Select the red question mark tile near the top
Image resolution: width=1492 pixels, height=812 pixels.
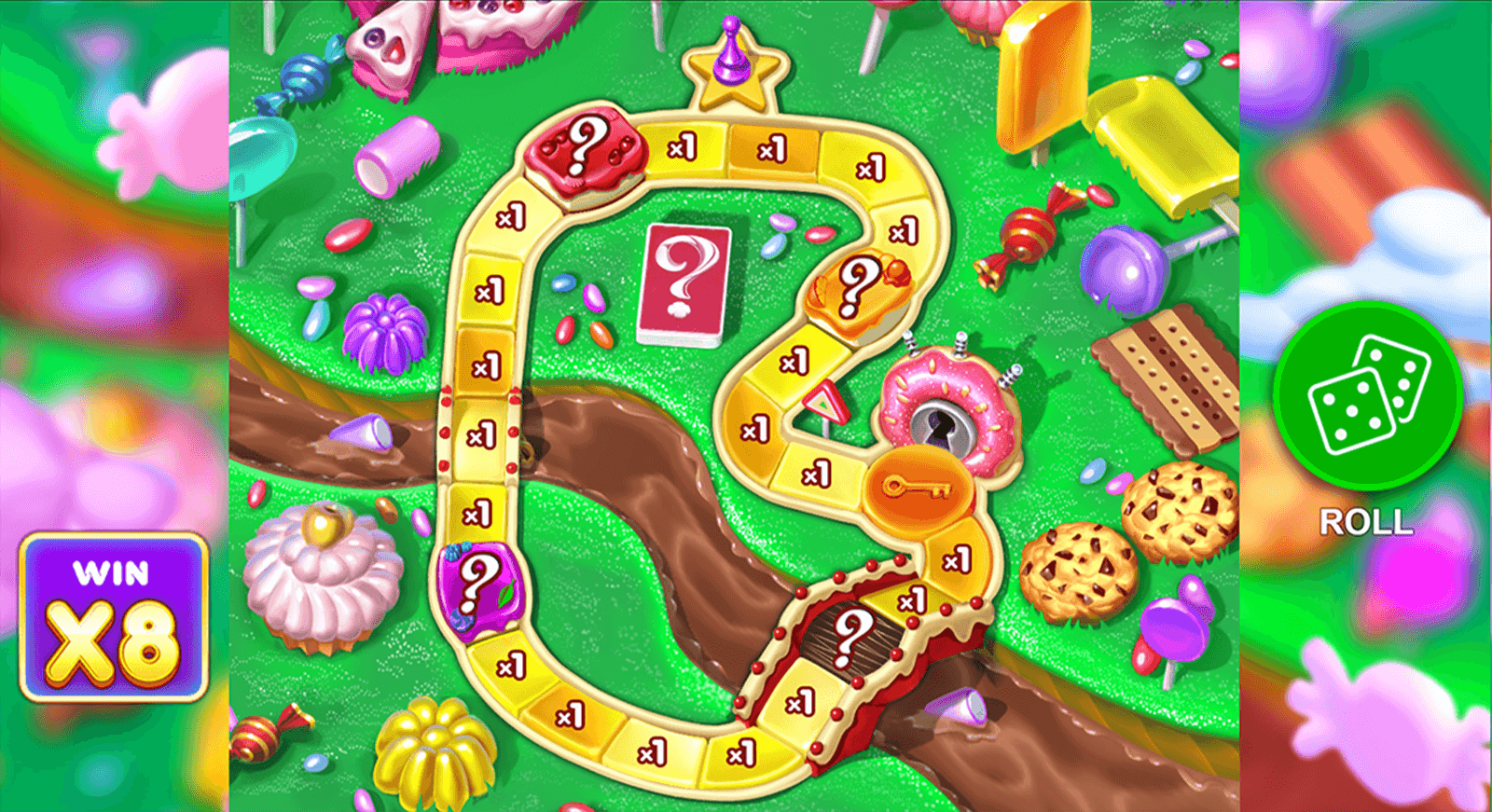coord(583,154)
